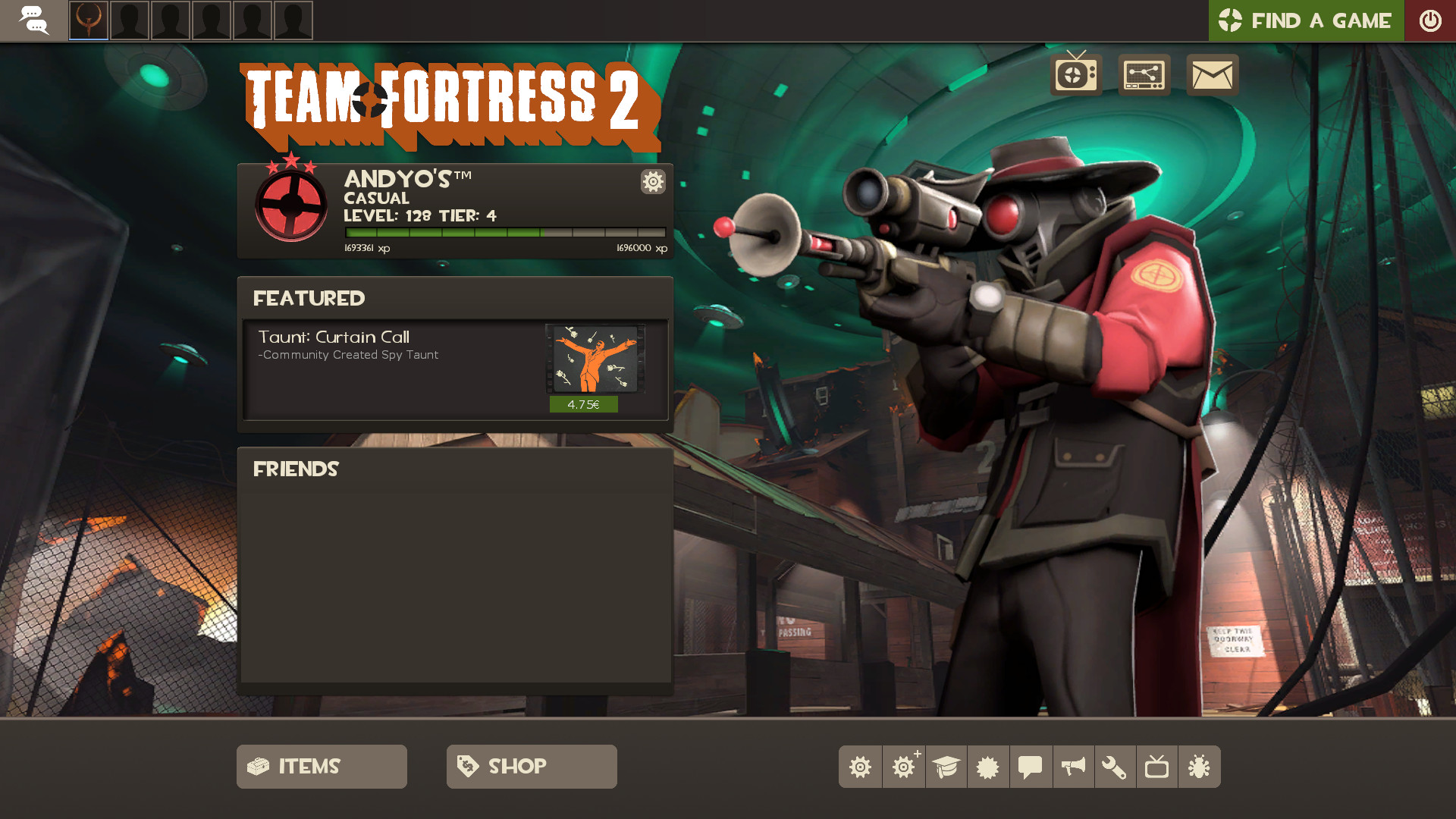Open your ITEMS loadout
1456x819 pixels.
[321, 766]
